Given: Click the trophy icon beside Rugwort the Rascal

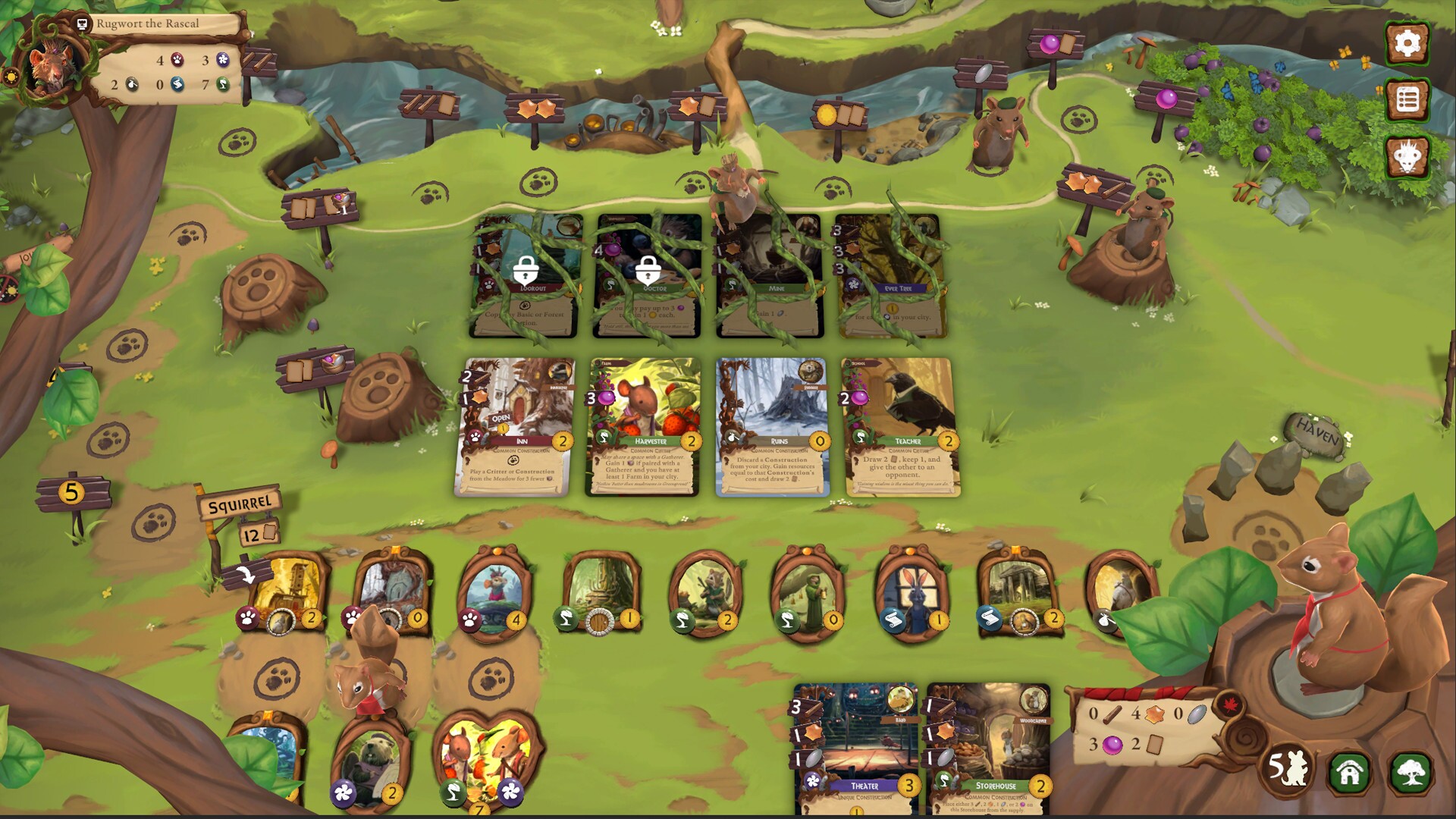Looking at the screenshot, I should pos(80,24).
